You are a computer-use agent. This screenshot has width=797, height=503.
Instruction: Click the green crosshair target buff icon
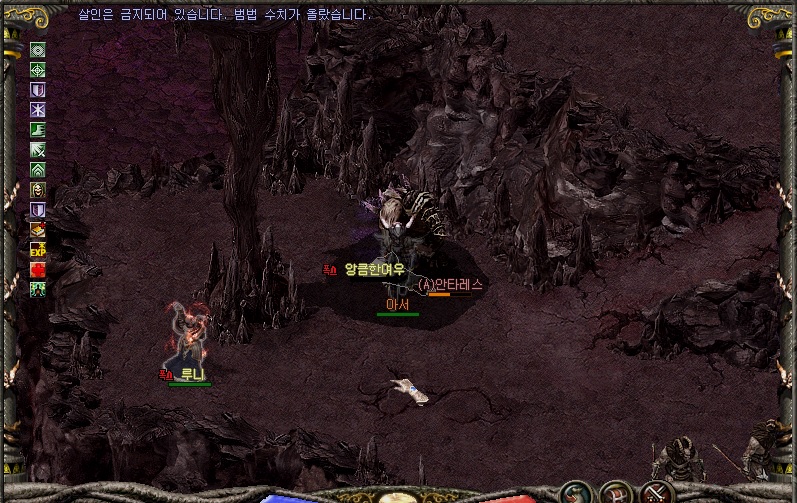pyautogui.click(x=38, y=69)
